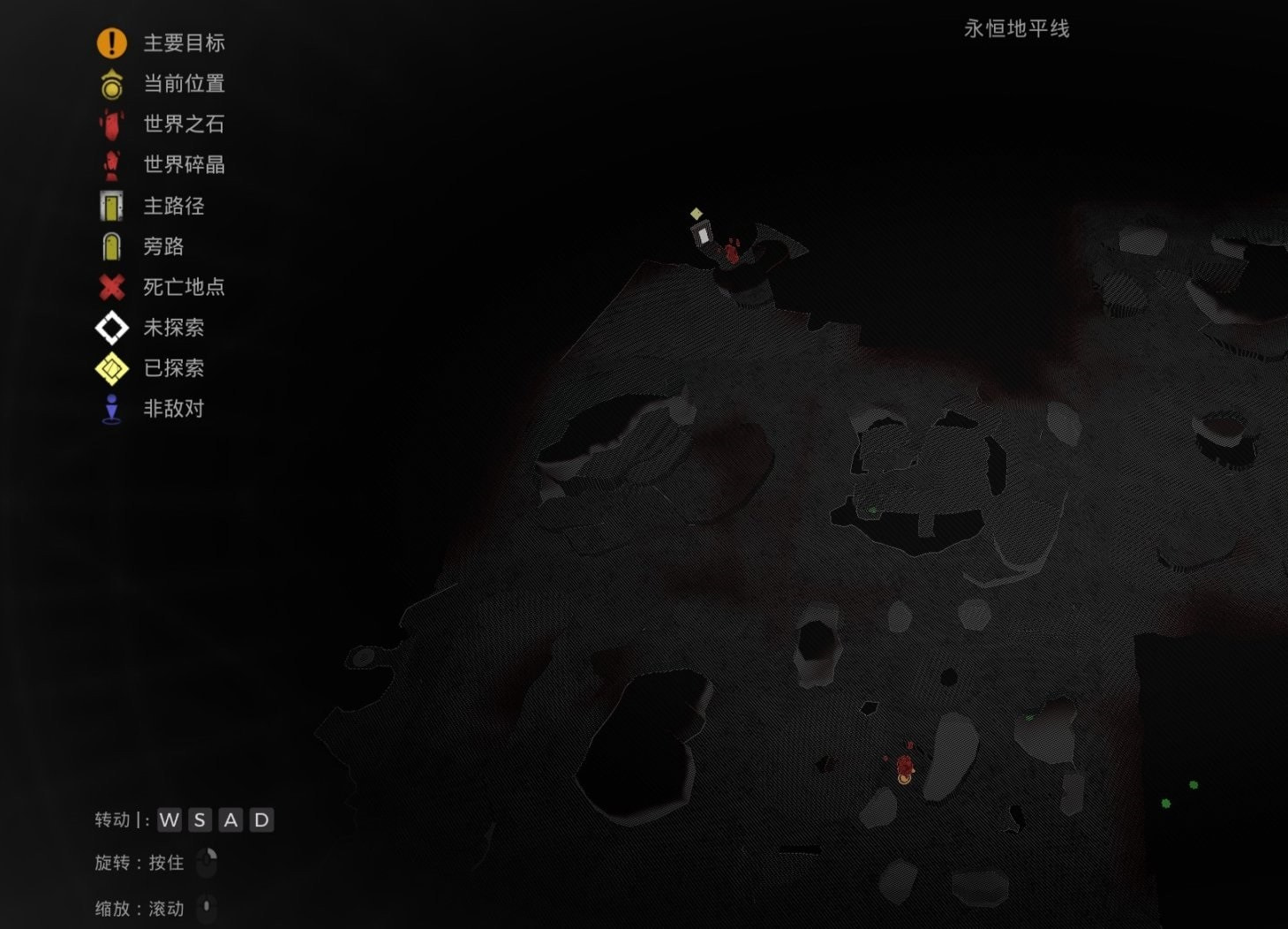This screenshot has width=1288, height=929.
Task: Click the white 未探索 diamond icon
Action: click(111, 328)
